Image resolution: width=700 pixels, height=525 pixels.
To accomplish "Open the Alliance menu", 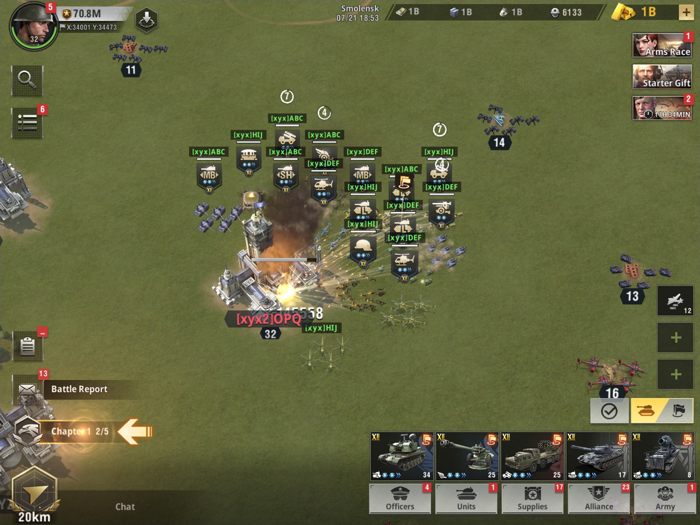I will point(599,499).
